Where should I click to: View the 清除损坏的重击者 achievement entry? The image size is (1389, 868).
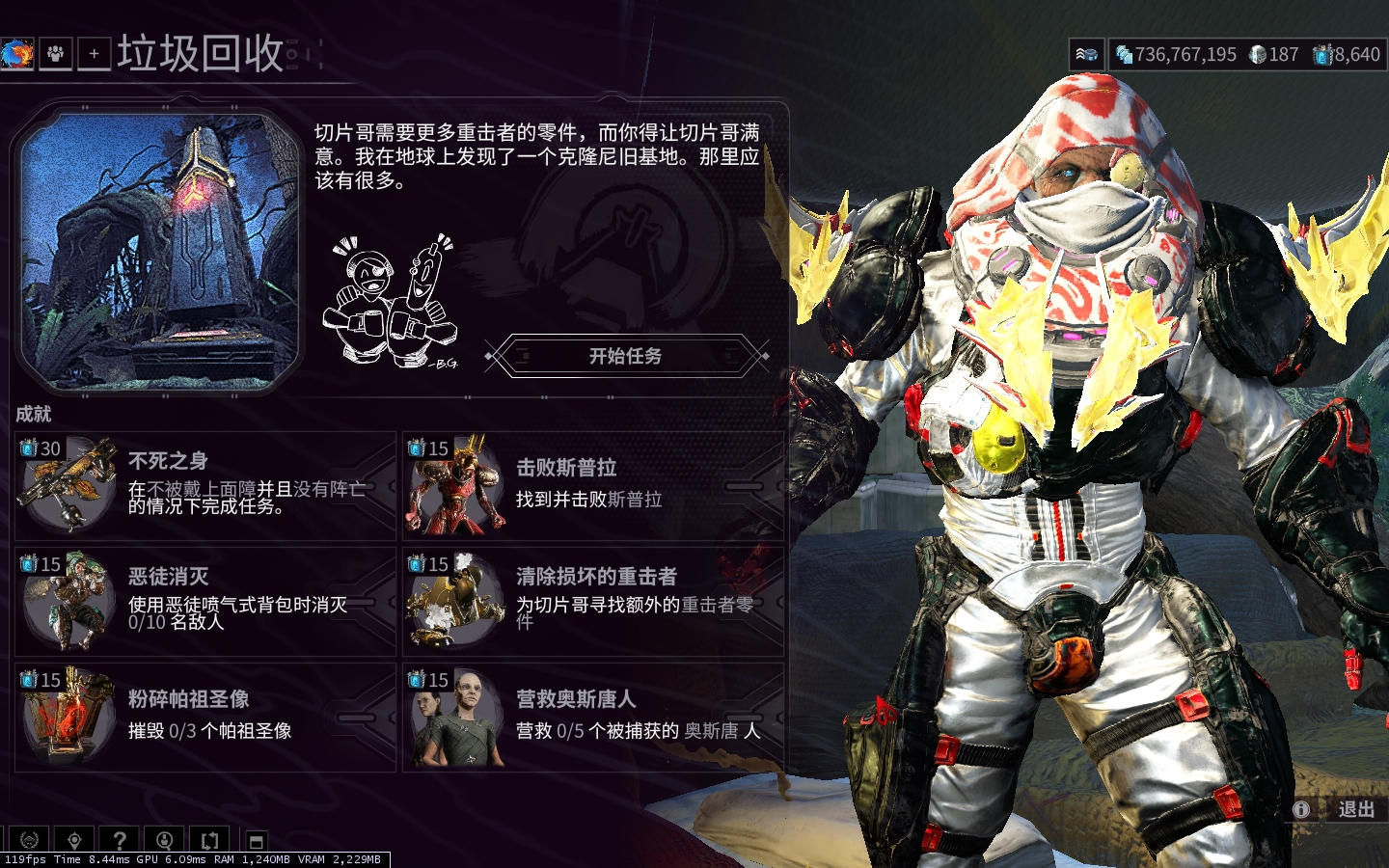point(592,602)
